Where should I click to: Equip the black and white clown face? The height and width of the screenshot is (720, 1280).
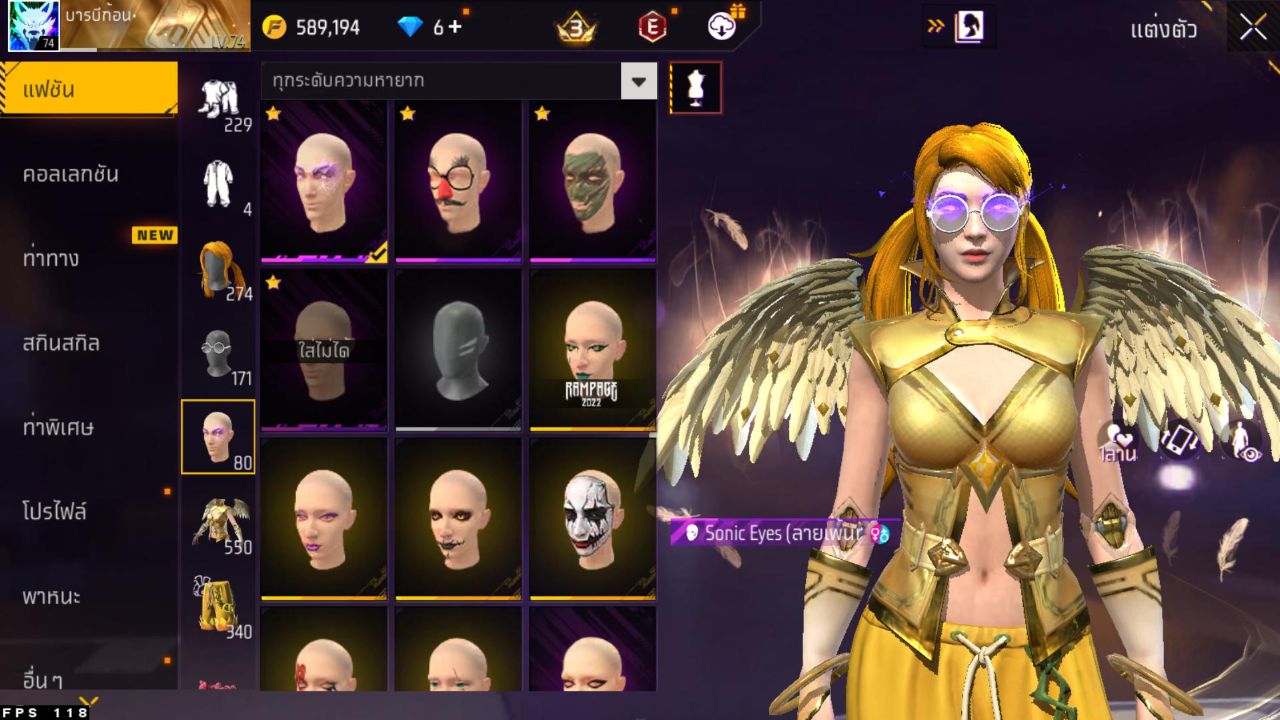click(592, 518)
